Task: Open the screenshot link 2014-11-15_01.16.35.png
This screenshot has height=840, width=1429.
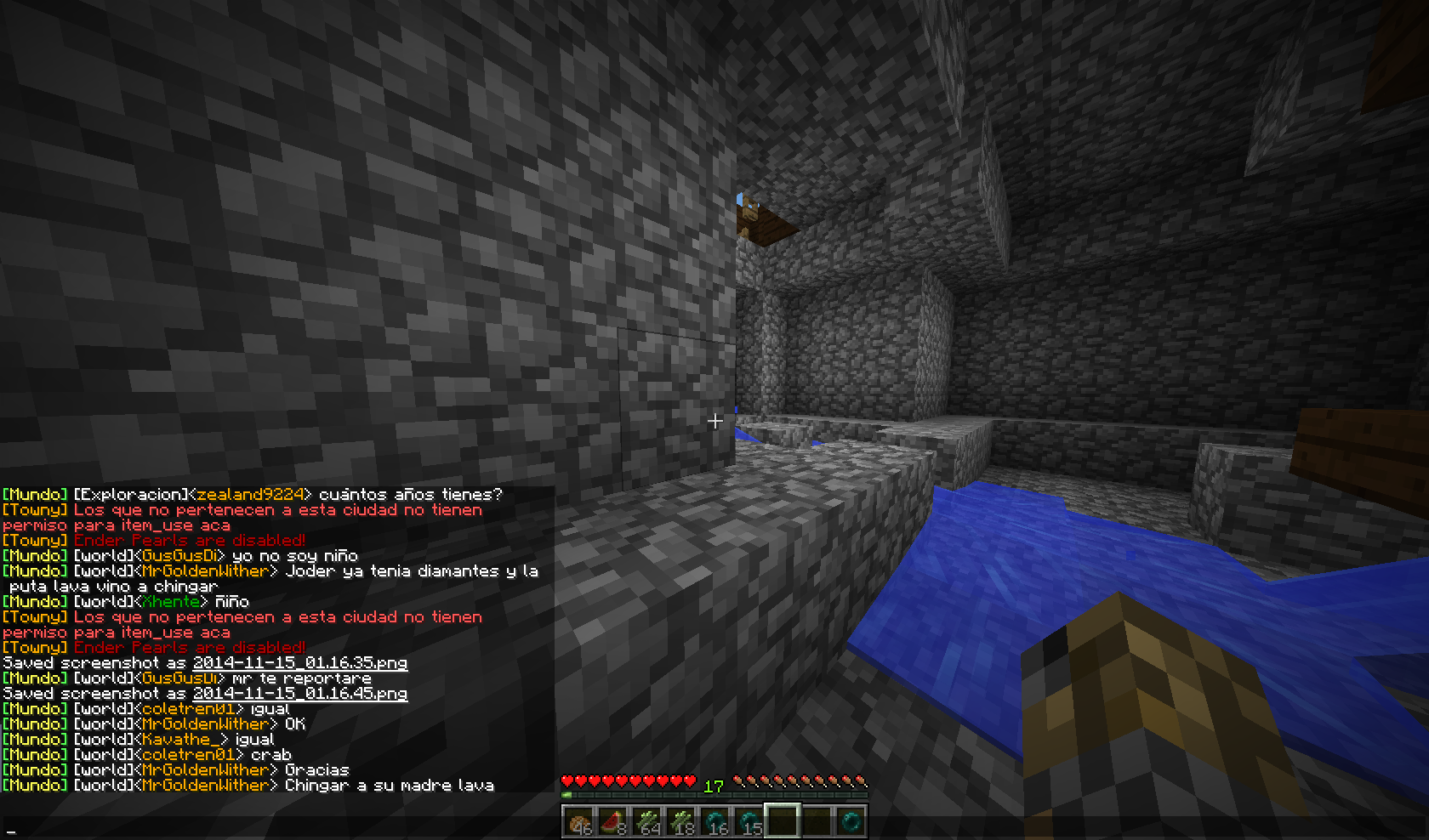Action: 300,663
